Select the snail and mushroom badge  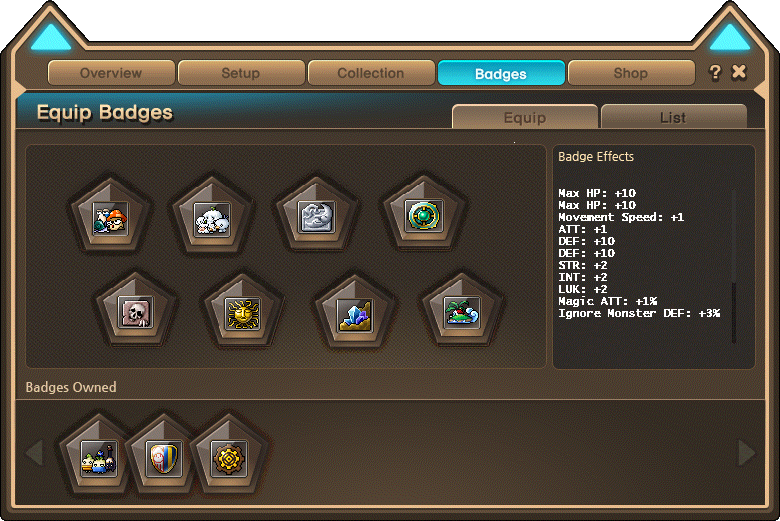[x=107, y=217]
